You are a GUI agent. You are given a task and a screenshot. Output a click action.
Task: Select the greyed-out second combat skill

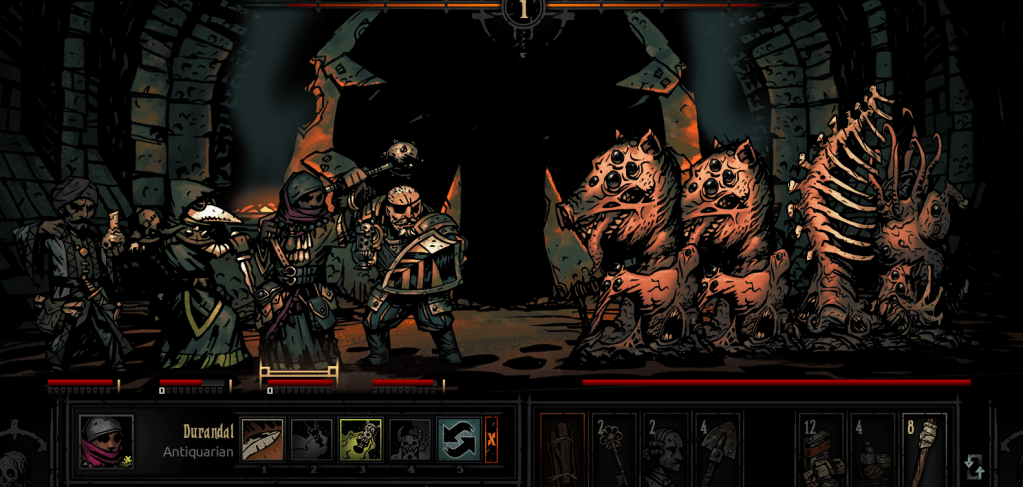[311, 439]
